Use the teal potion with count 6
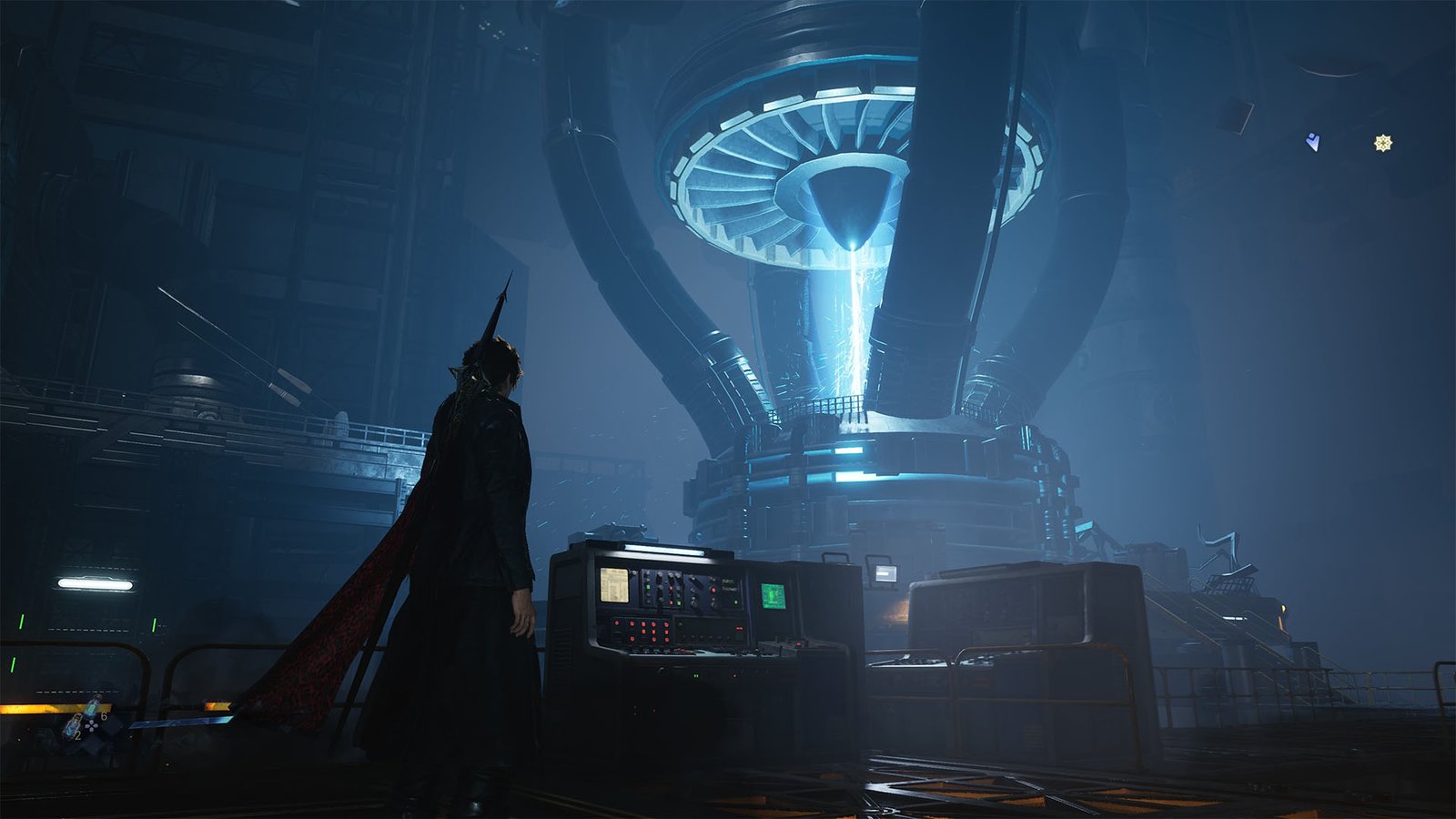The width and height of the screenshot is (1456, 819). (x=93, y=709)
